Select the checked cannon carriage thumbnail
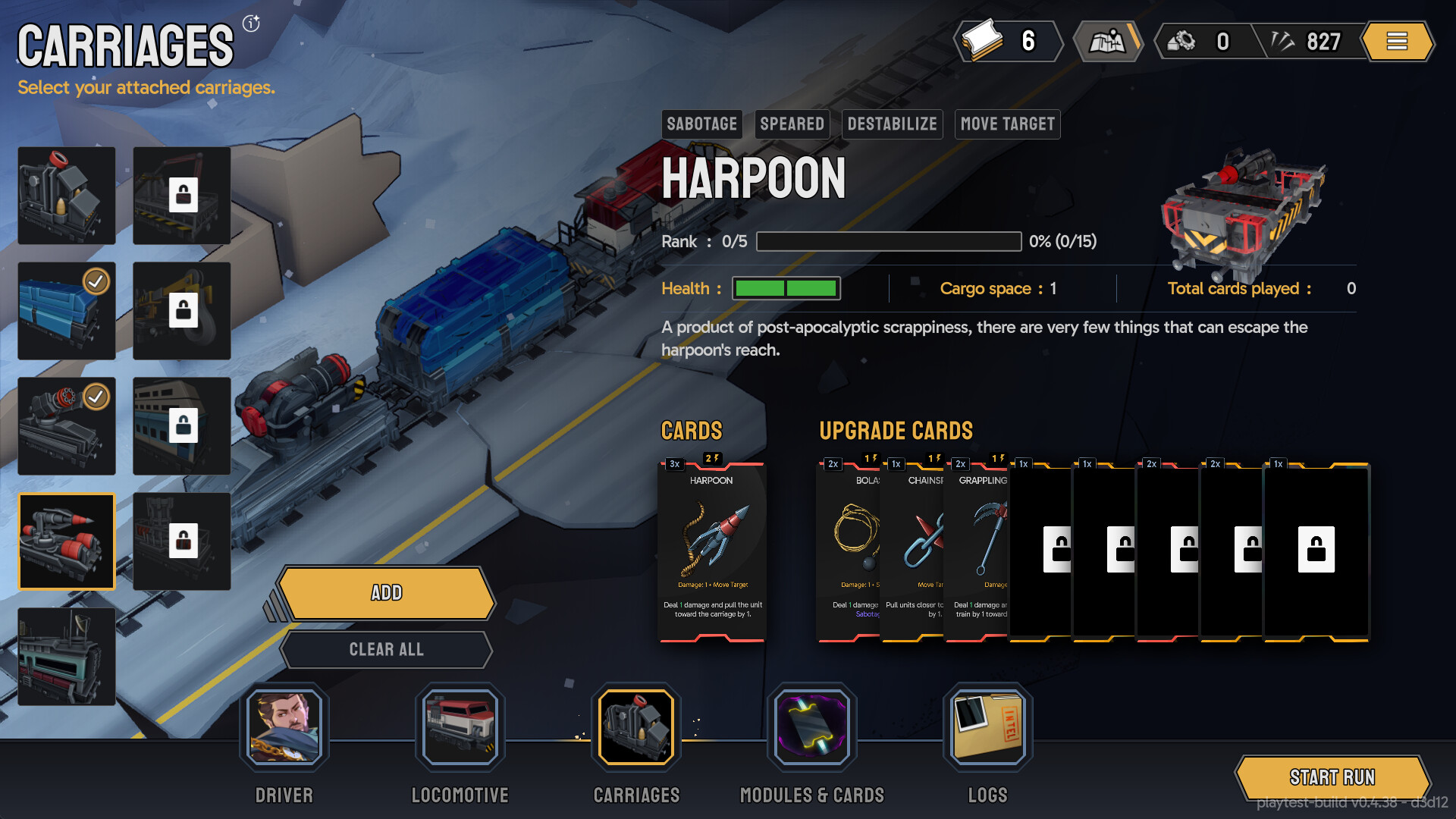Image resolution: width=1456 pixels, height=819 pixels. coord(67,426)
